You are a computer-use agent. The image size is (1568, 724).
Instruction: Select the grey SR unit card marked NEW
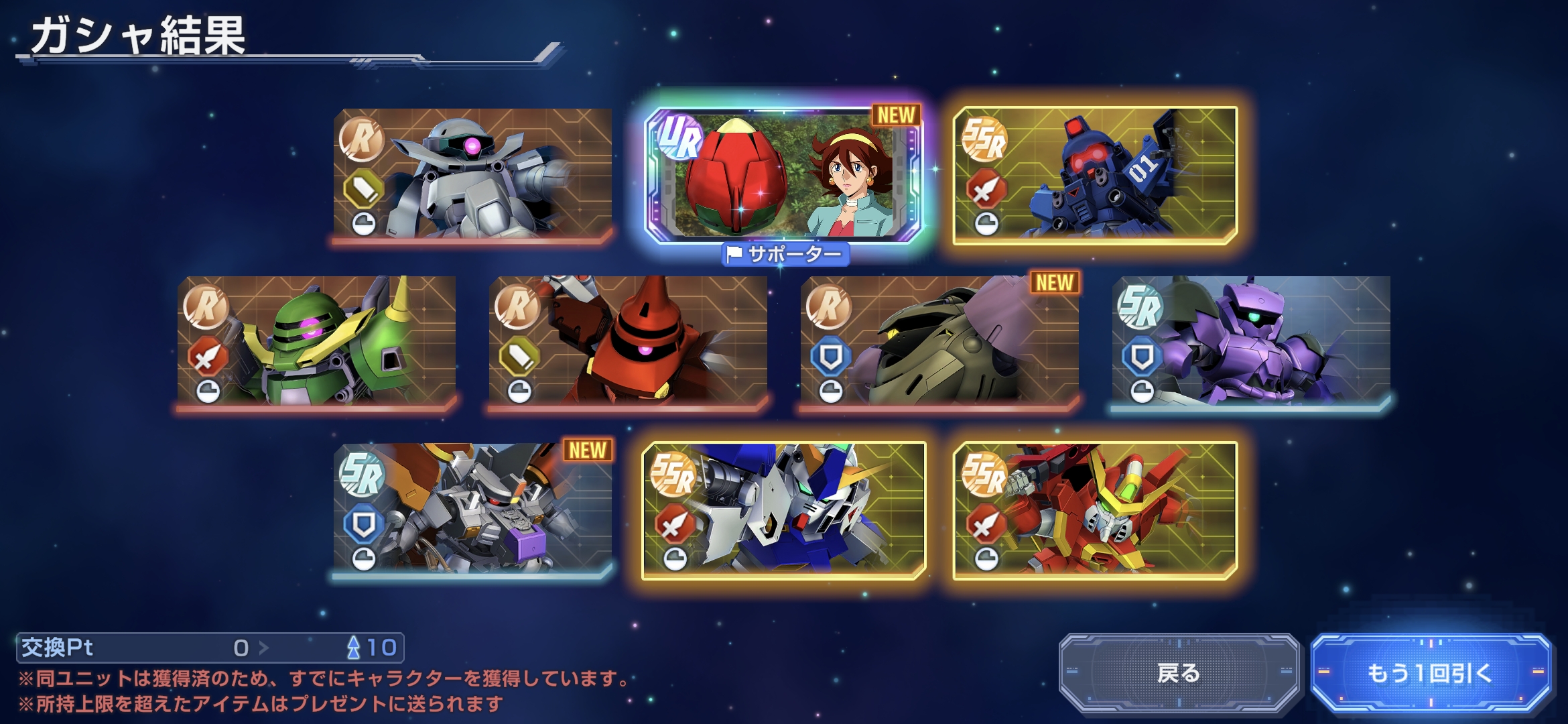point(472,508)
